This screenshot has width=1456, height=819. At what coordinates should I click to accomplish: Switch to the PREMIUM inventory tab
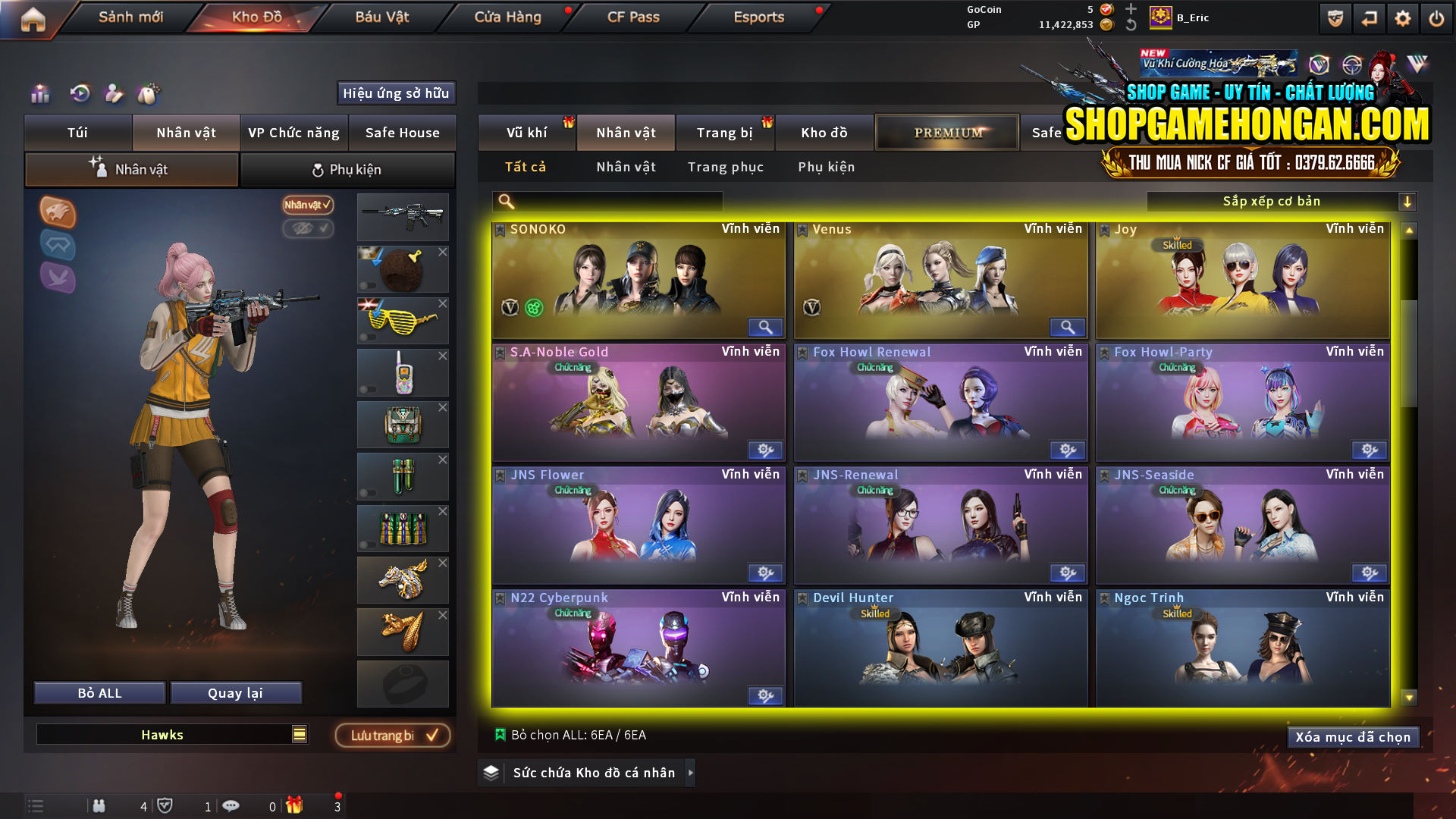point(946,132)
